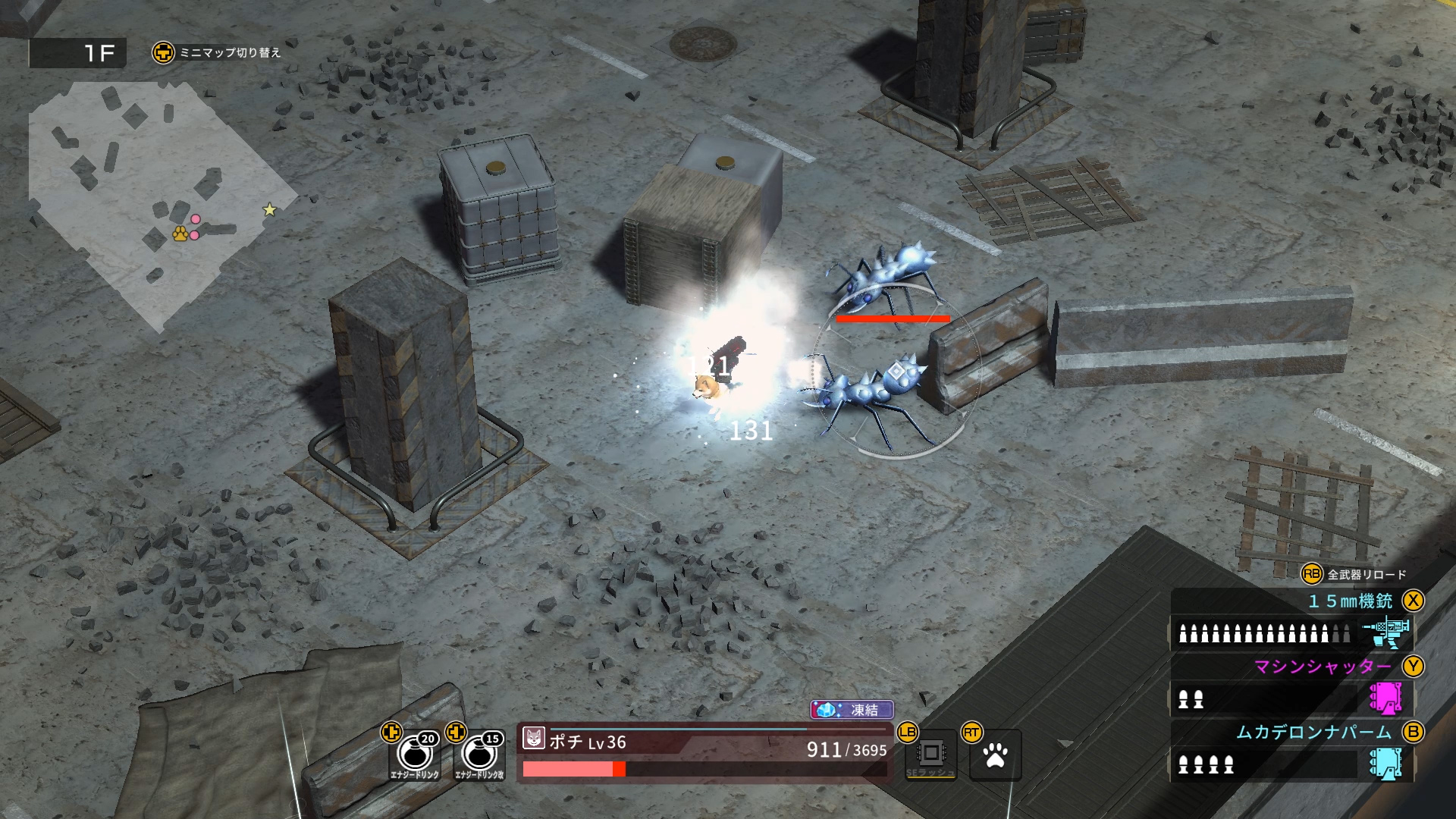The width and height of the screenshot is (1456, 819).
Task: Use the Energy Drink item with 20 left
Action: point(415,755)
